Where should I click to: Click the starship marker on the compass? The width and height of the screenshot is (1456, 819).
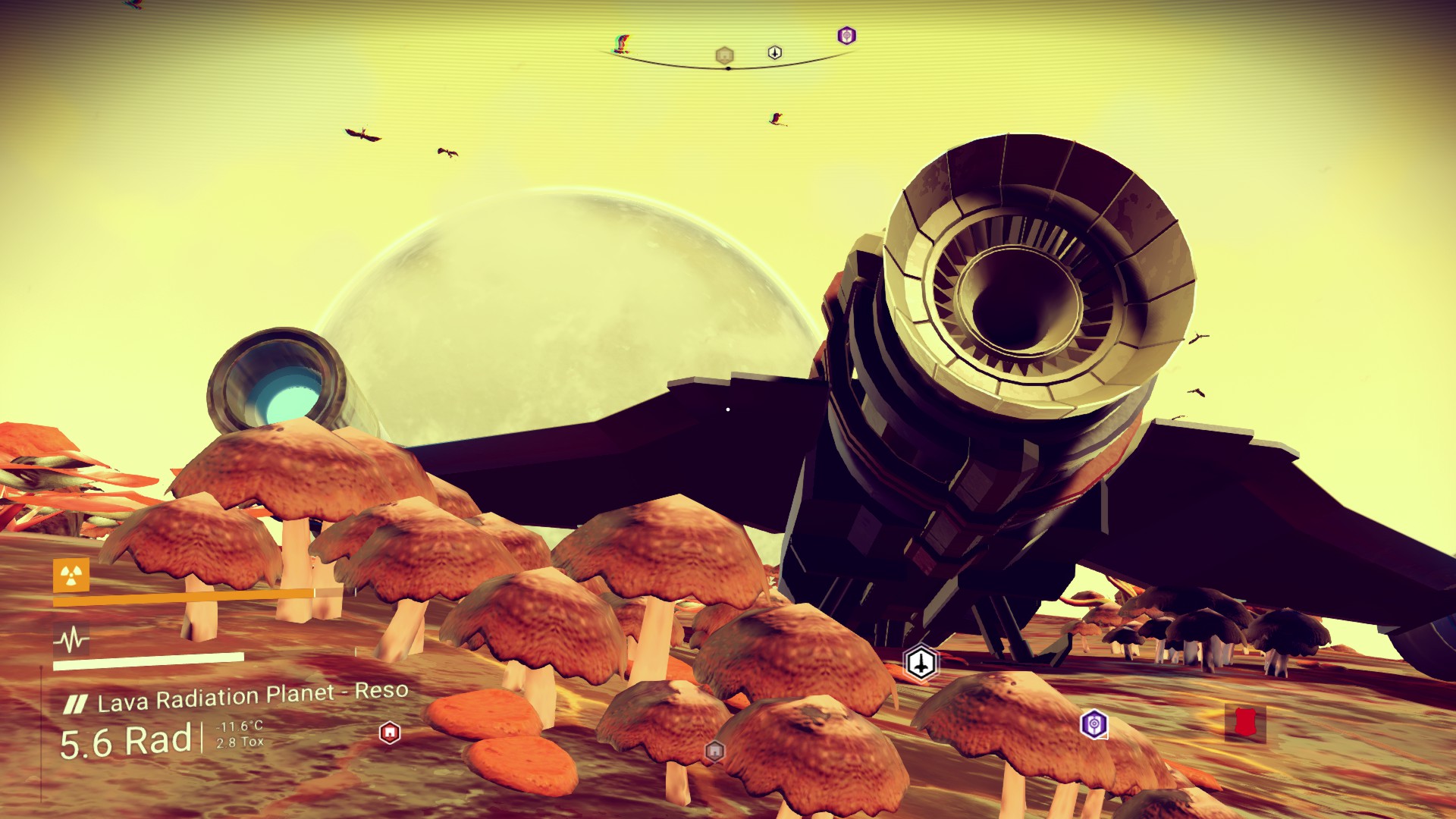coord(774,52)
